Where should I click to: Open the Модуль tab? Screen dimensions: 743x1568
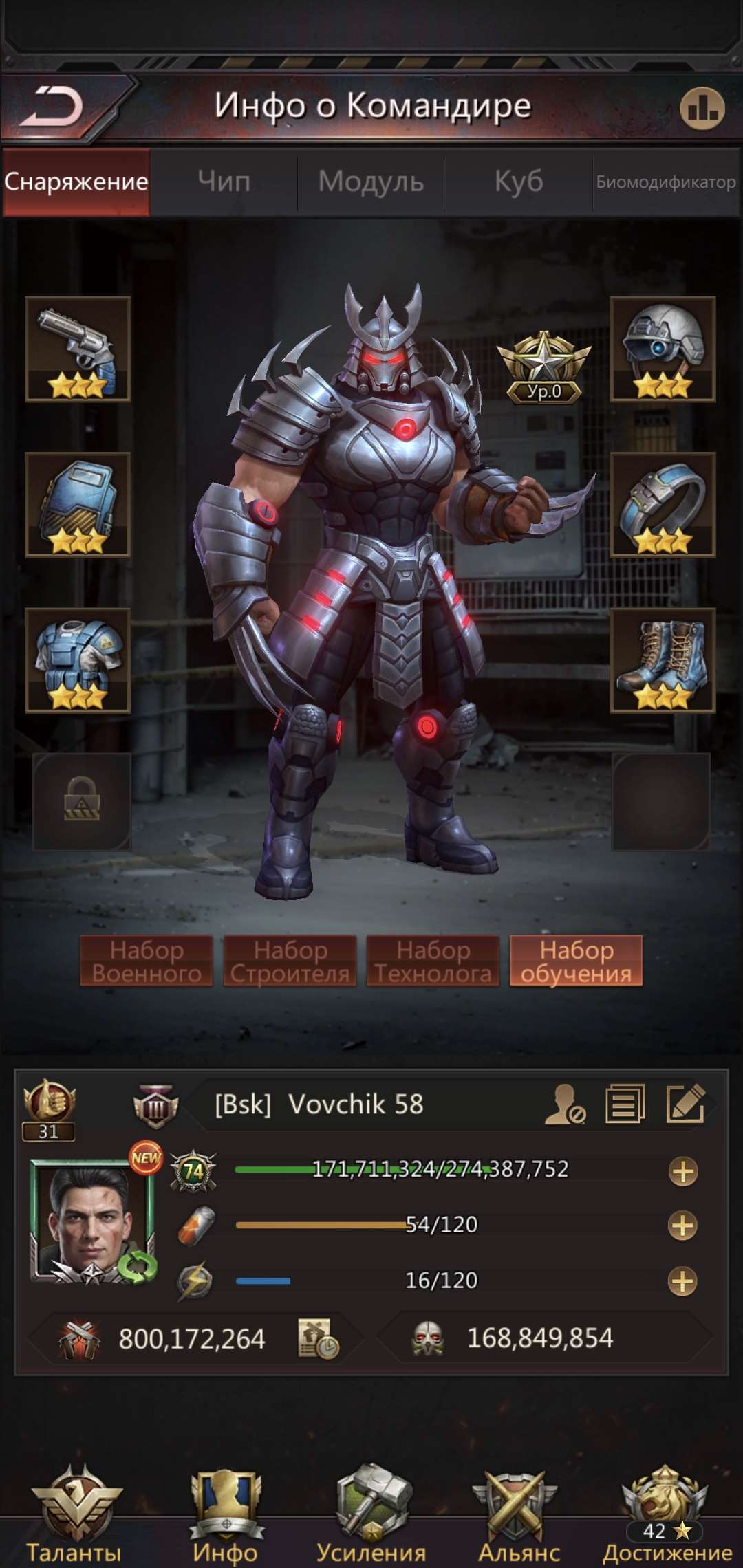[x=371, y=182]
